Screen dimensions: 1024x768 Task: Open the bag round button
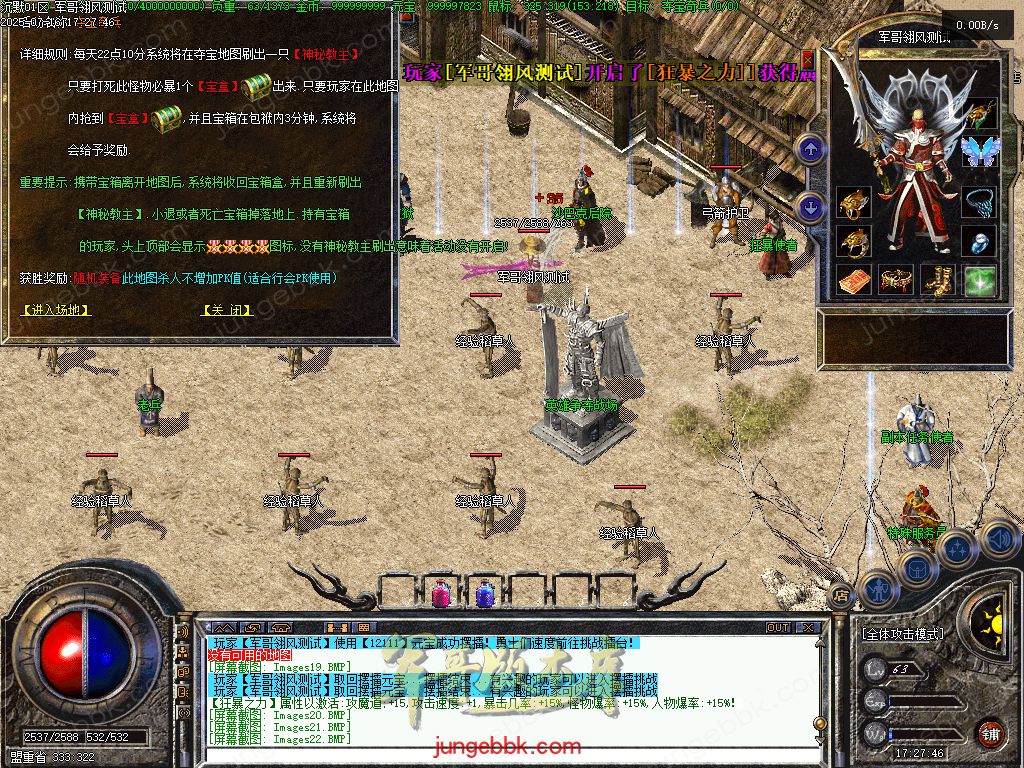(916, 568)
